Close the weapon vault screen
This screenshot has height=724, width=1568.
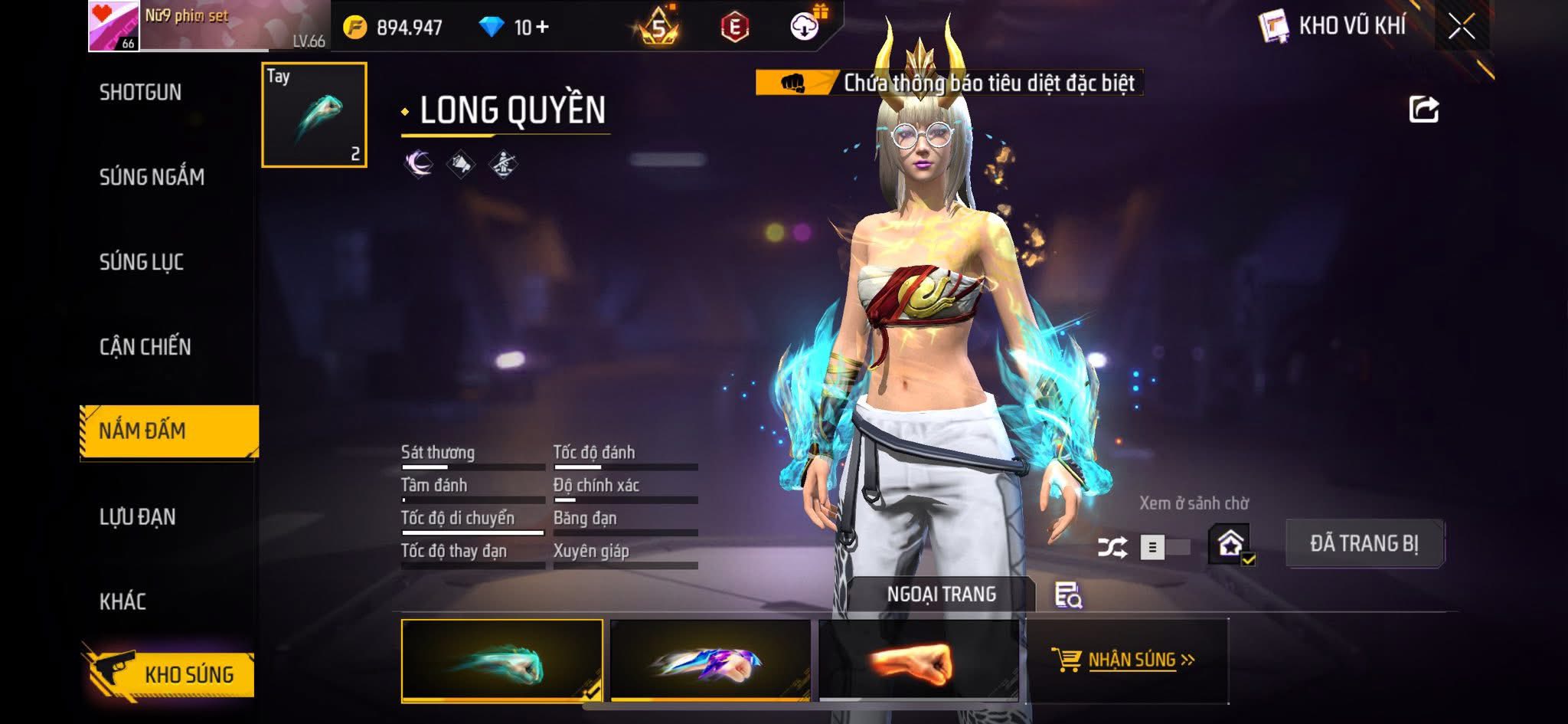1461,28
